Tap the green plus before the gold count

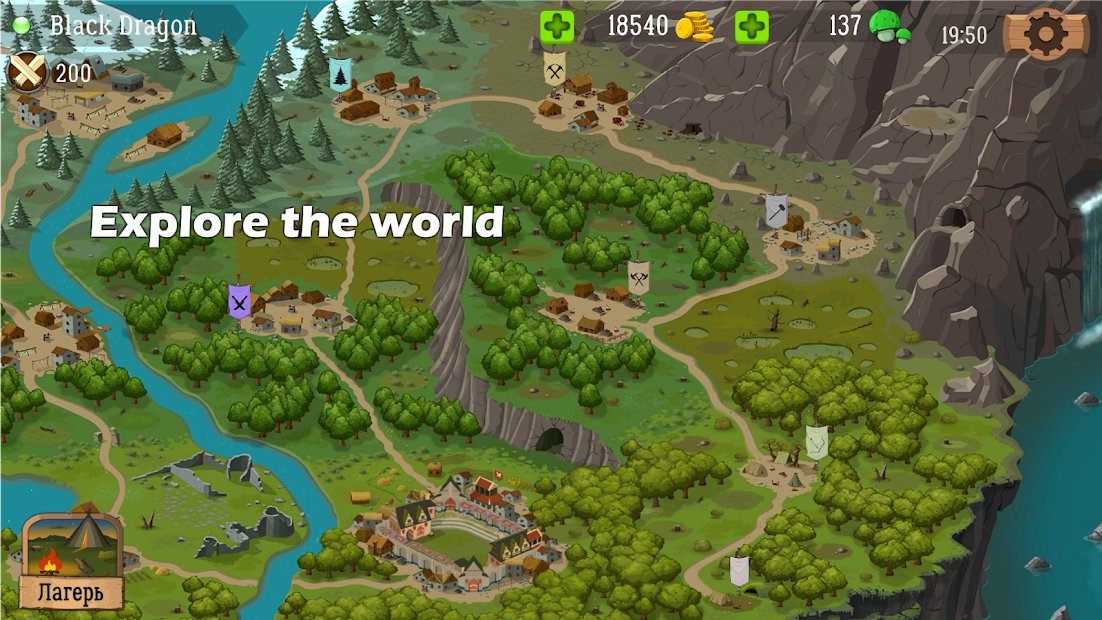[557, 27]
